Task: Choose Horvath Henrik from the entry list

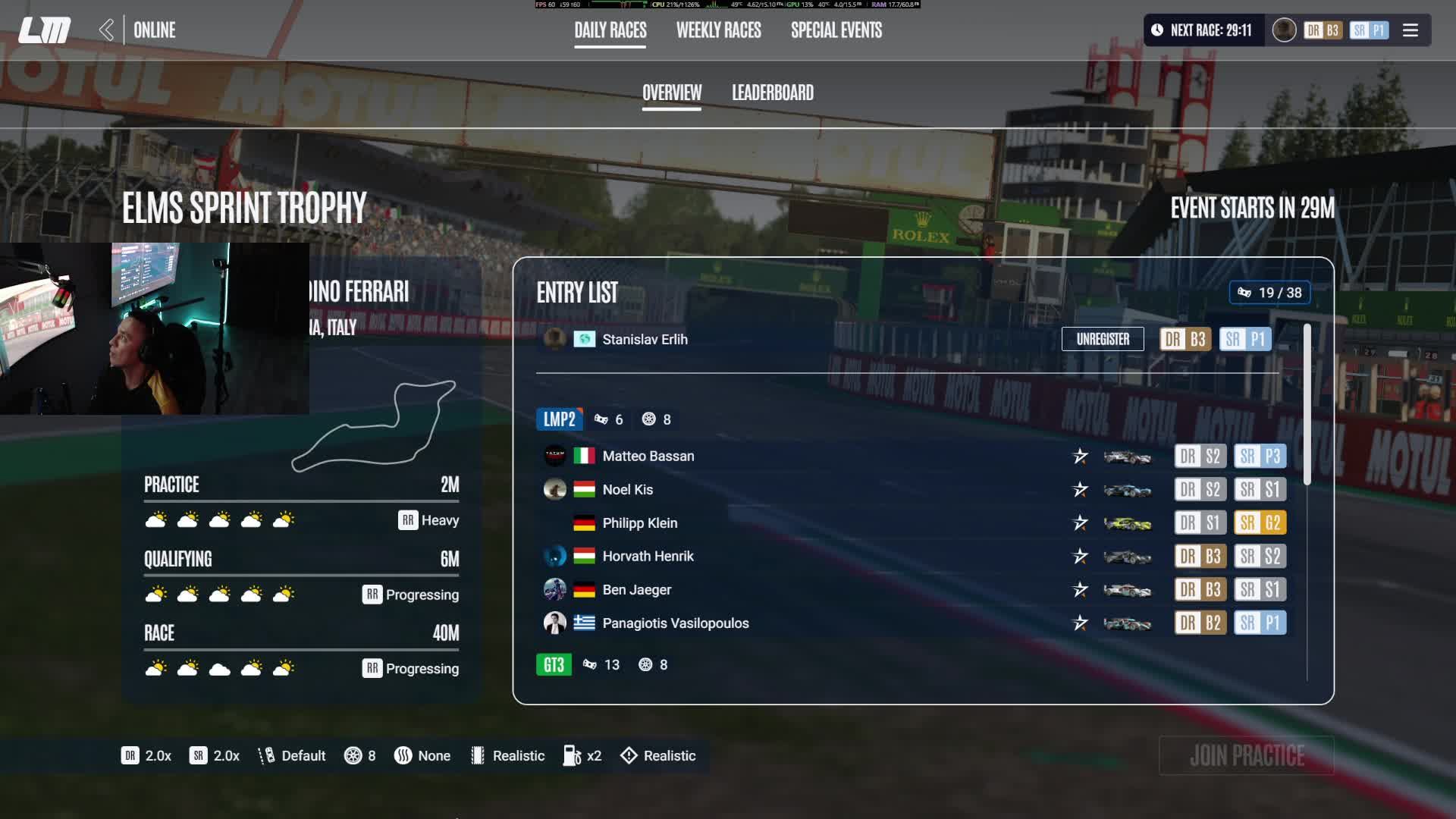Action: pyautogui.click(x=648, y=556)
